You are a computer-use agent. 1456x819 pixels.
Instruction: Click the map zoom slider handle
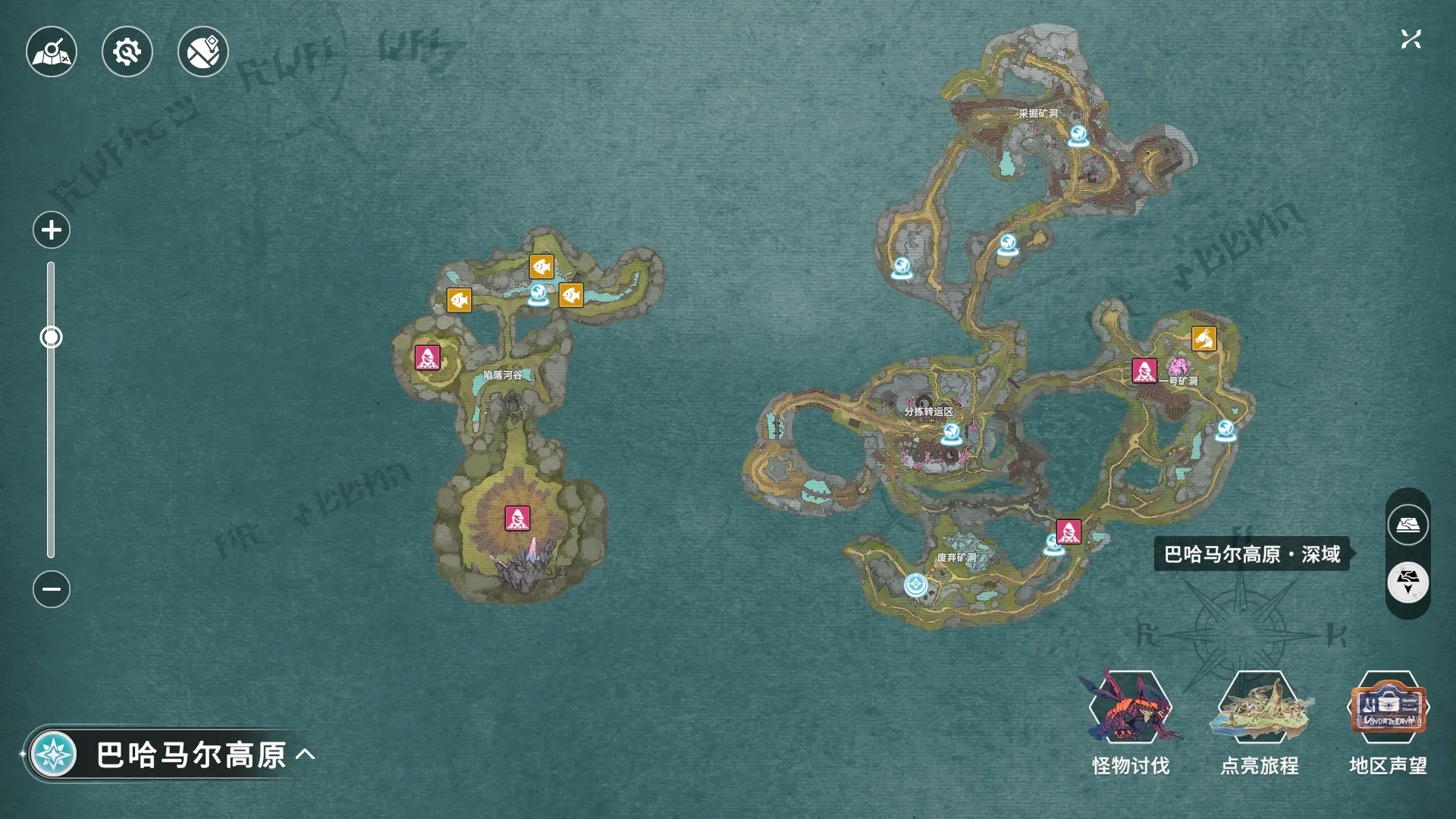coord(51,337)
